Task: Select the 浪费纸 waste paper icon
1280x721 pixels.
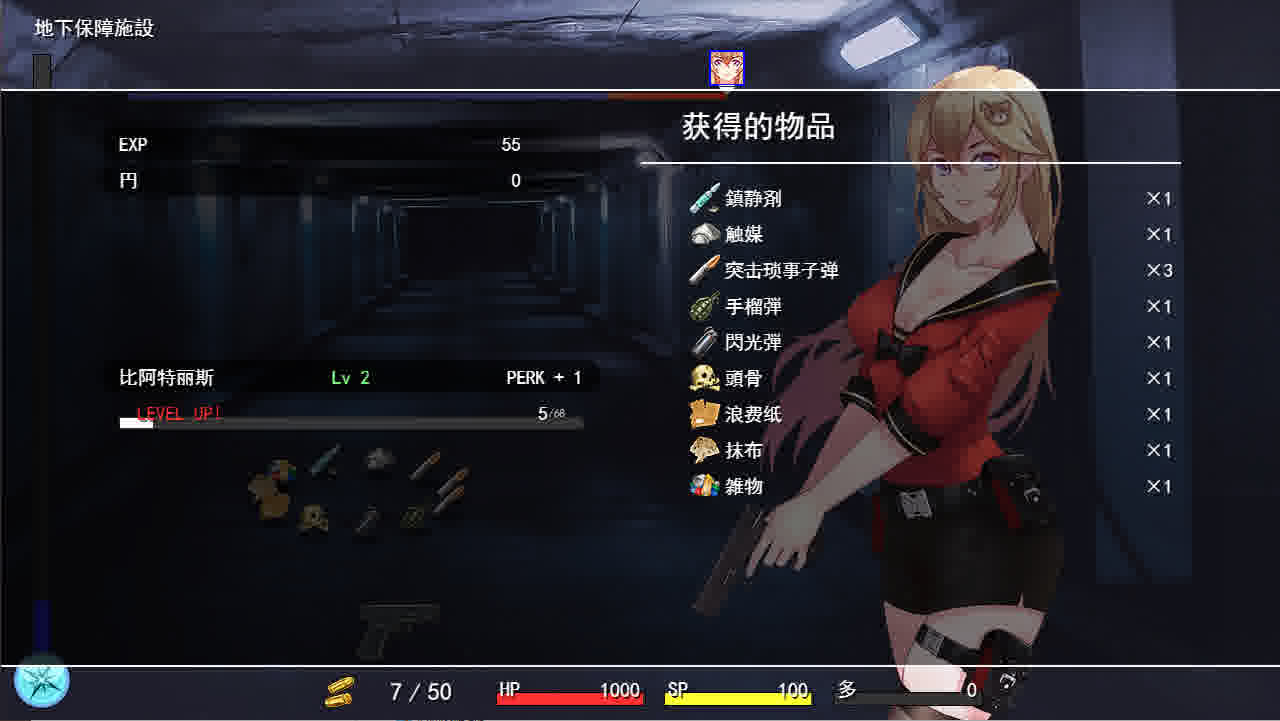Action: (705, 414)
